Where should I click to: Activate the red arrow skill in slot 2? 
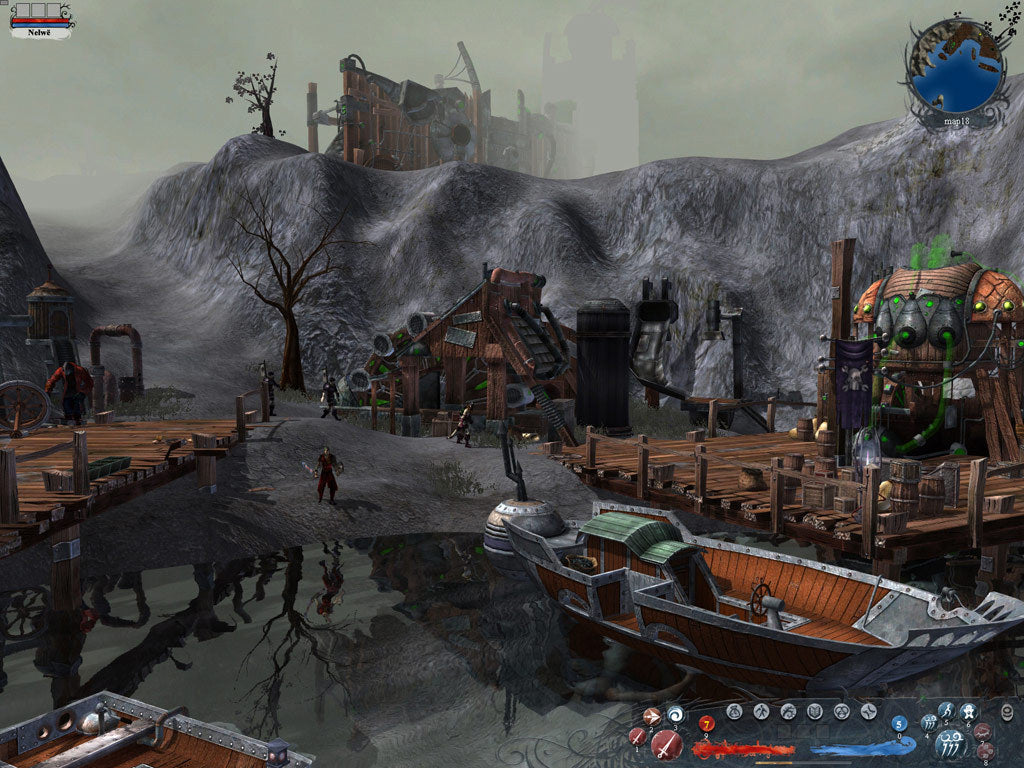652,716
